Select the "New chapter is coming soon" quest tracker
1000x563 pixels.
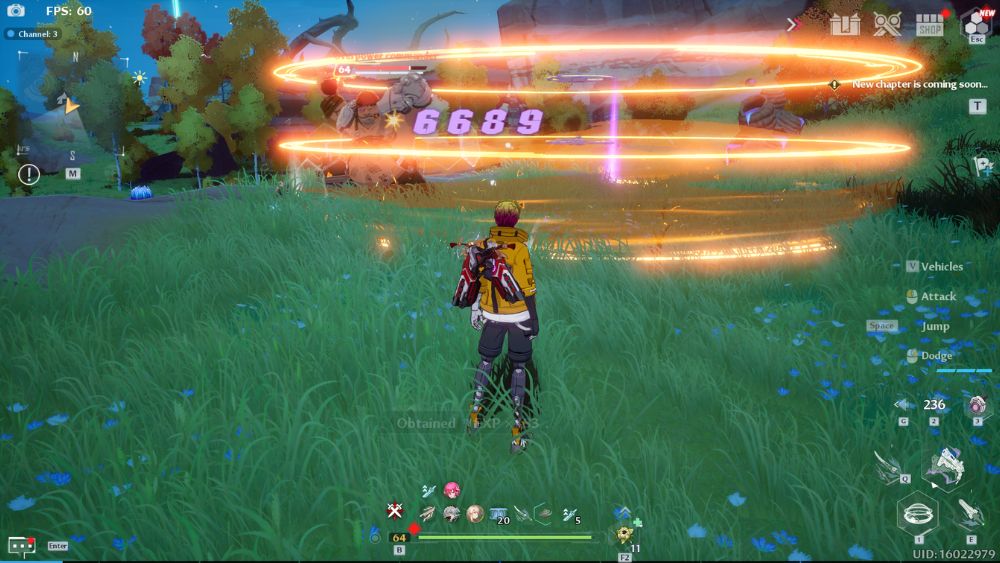click(919, 84)
